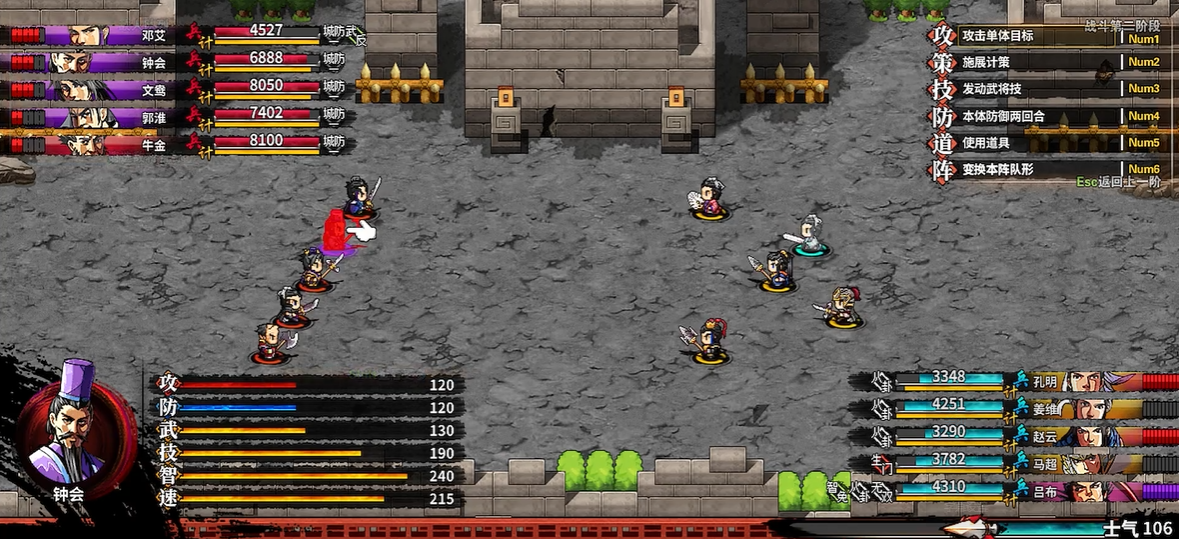Target 吕布 in the right roster
1179x539 pixels.
(x=1090, y=490)
